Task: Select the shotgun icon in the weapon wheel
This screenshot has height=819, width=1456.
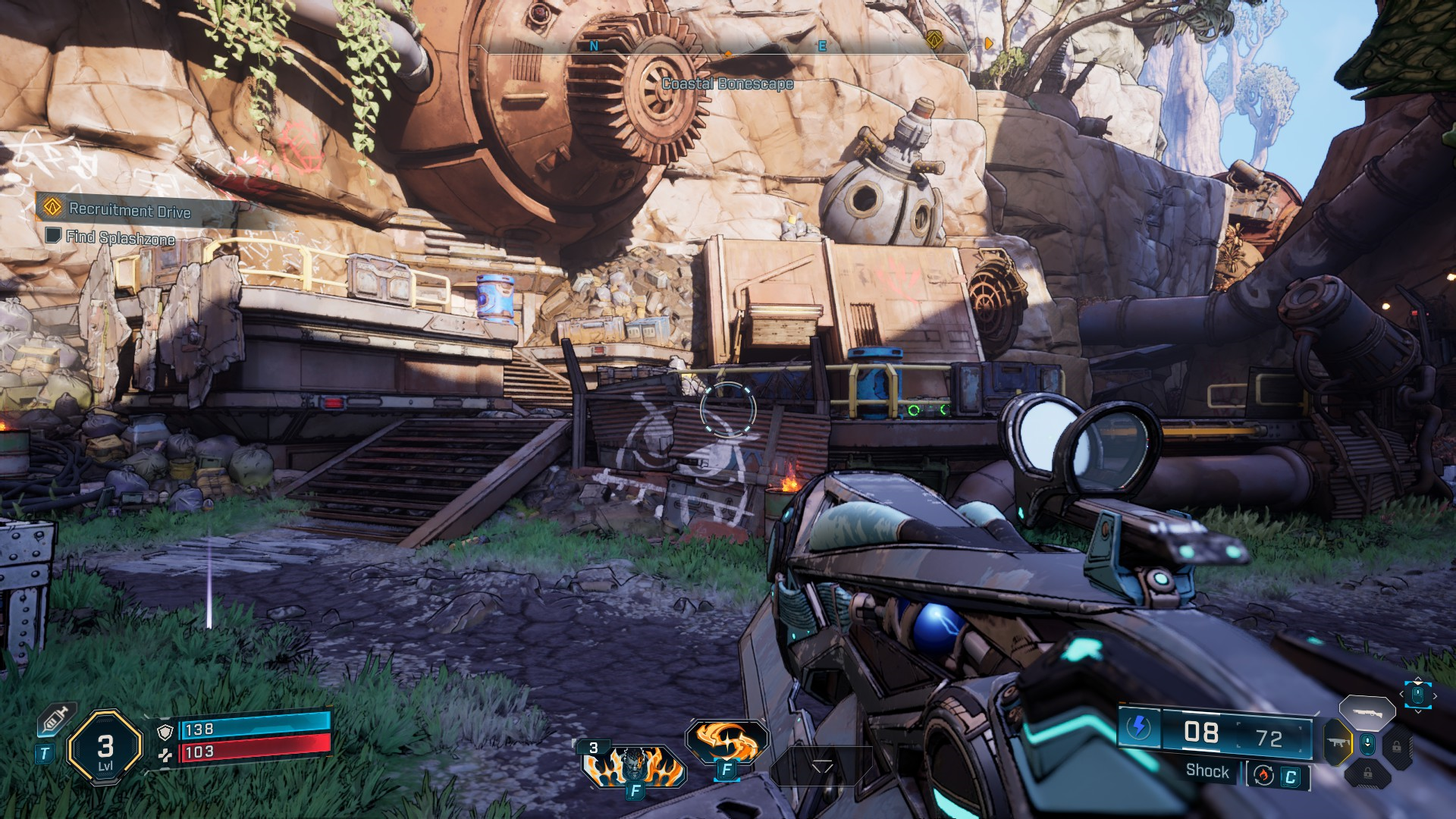Action: pos(1369,713)
